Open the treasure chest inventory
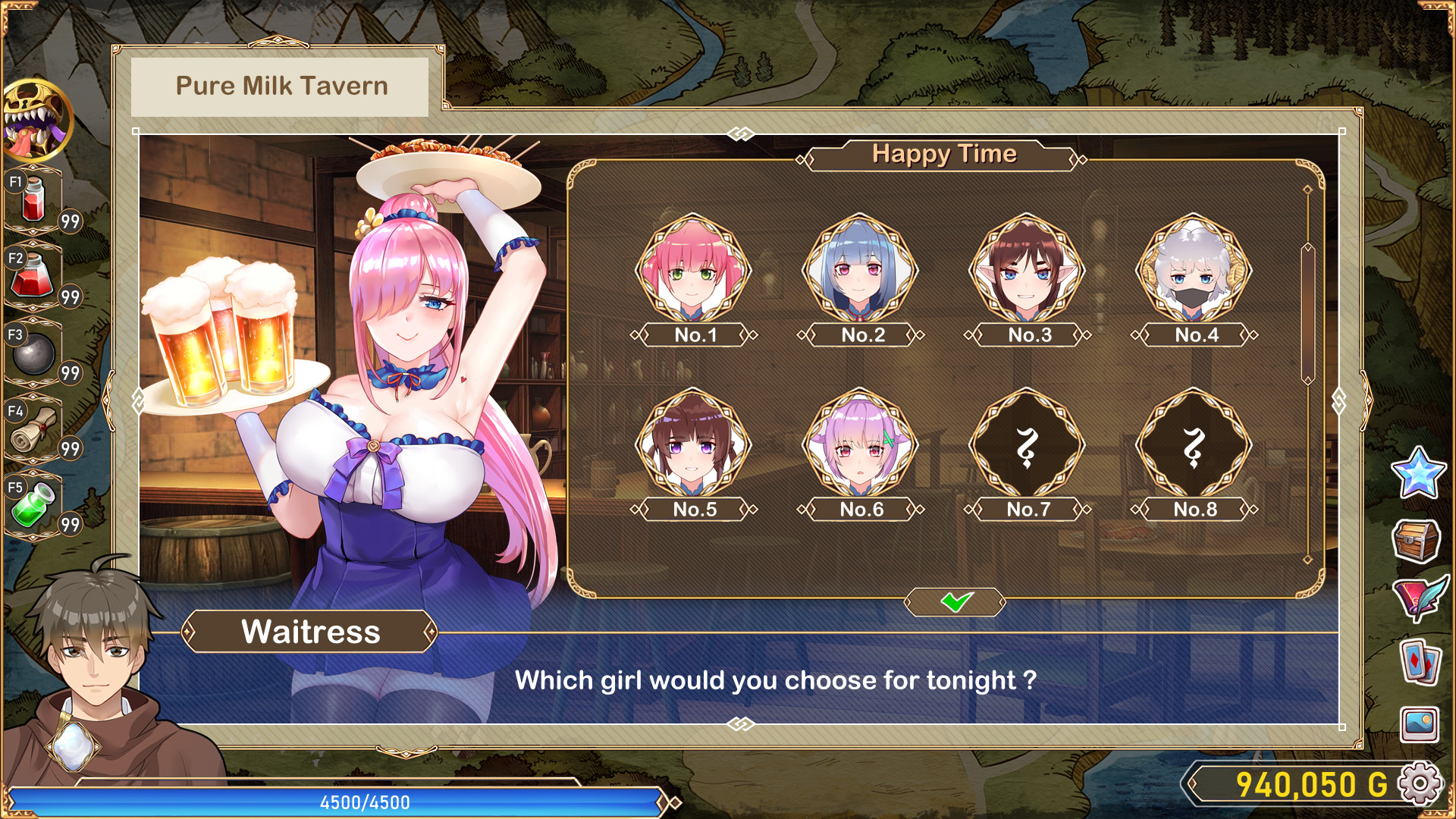The height and width of the screenshot is (819, 1456). pyautogui.click(x=1417, y=540)
